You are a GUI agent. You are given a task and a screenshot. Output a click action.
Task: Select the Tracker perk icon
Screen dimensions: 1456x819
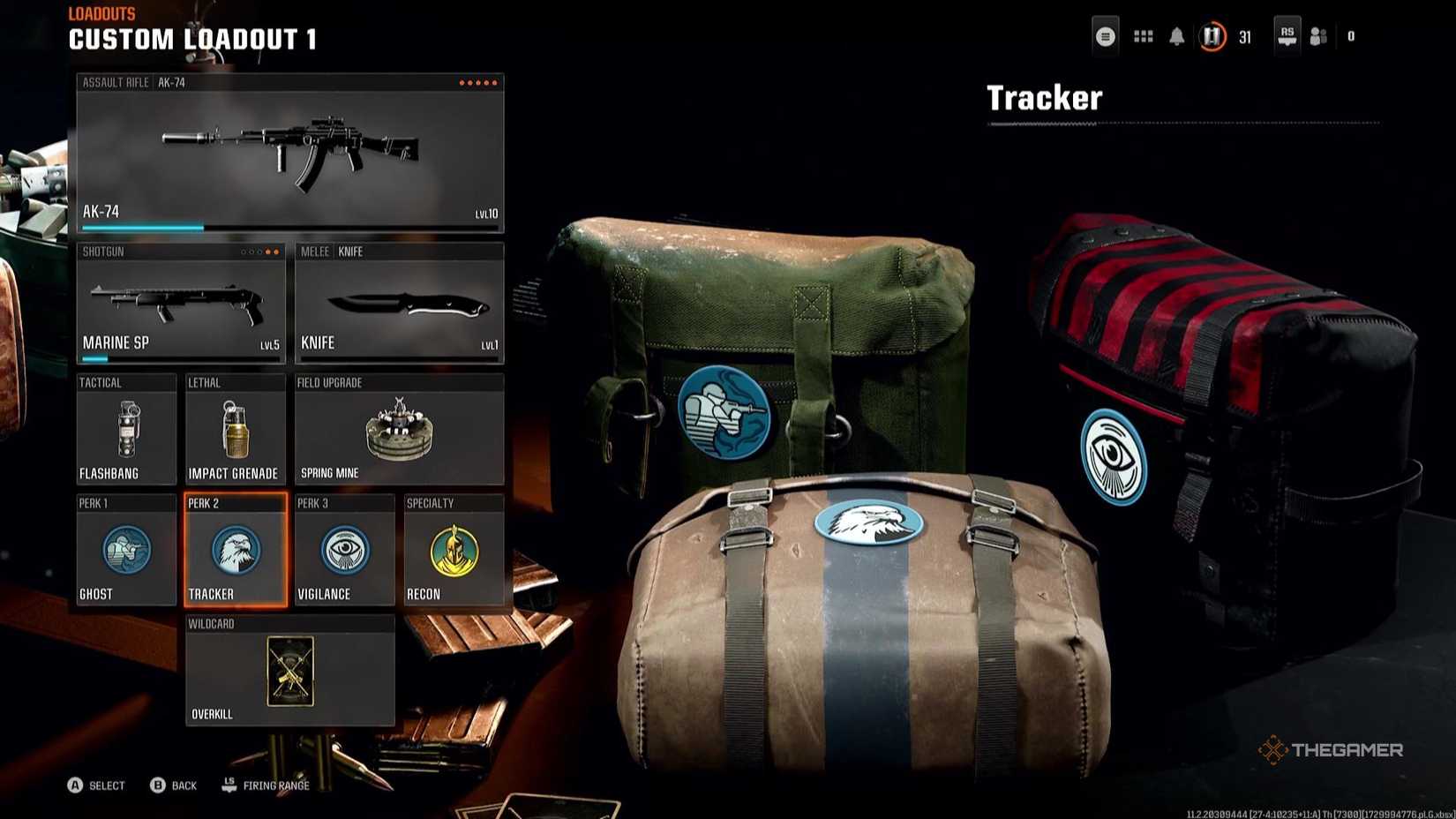click(234, 550)
